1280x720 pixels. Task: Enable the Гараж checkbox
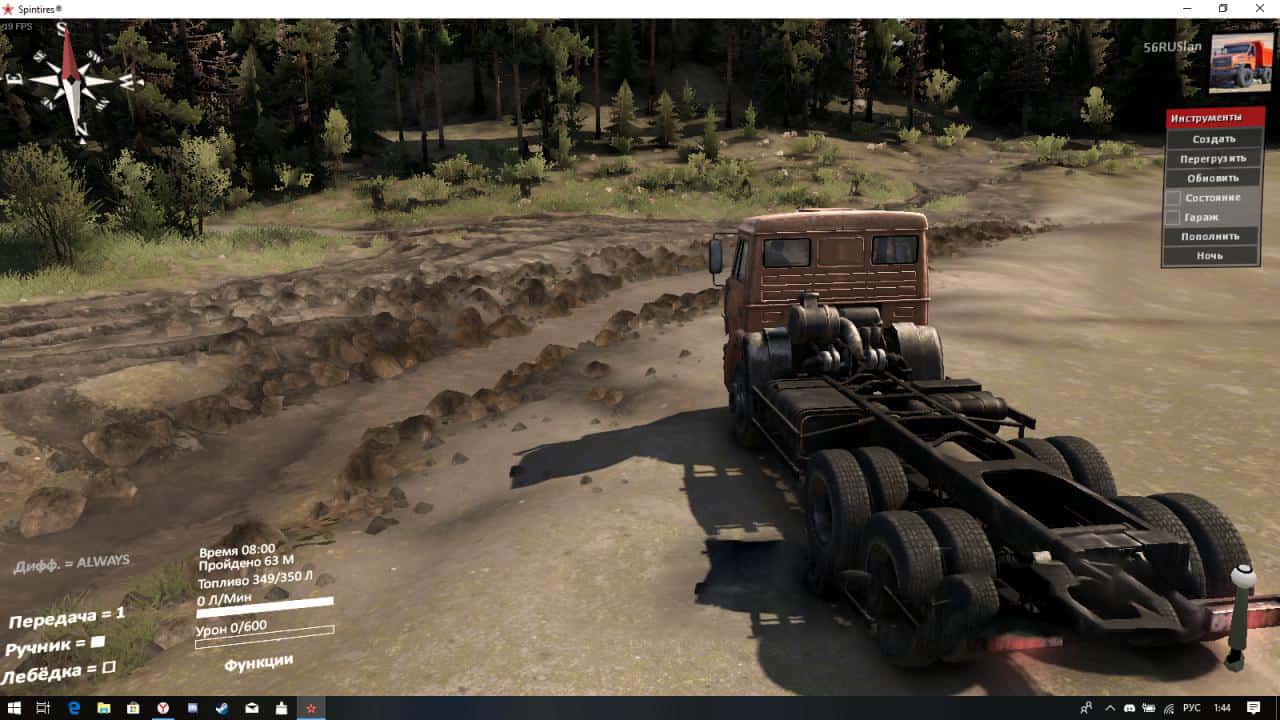click(x=1173, y=216)
